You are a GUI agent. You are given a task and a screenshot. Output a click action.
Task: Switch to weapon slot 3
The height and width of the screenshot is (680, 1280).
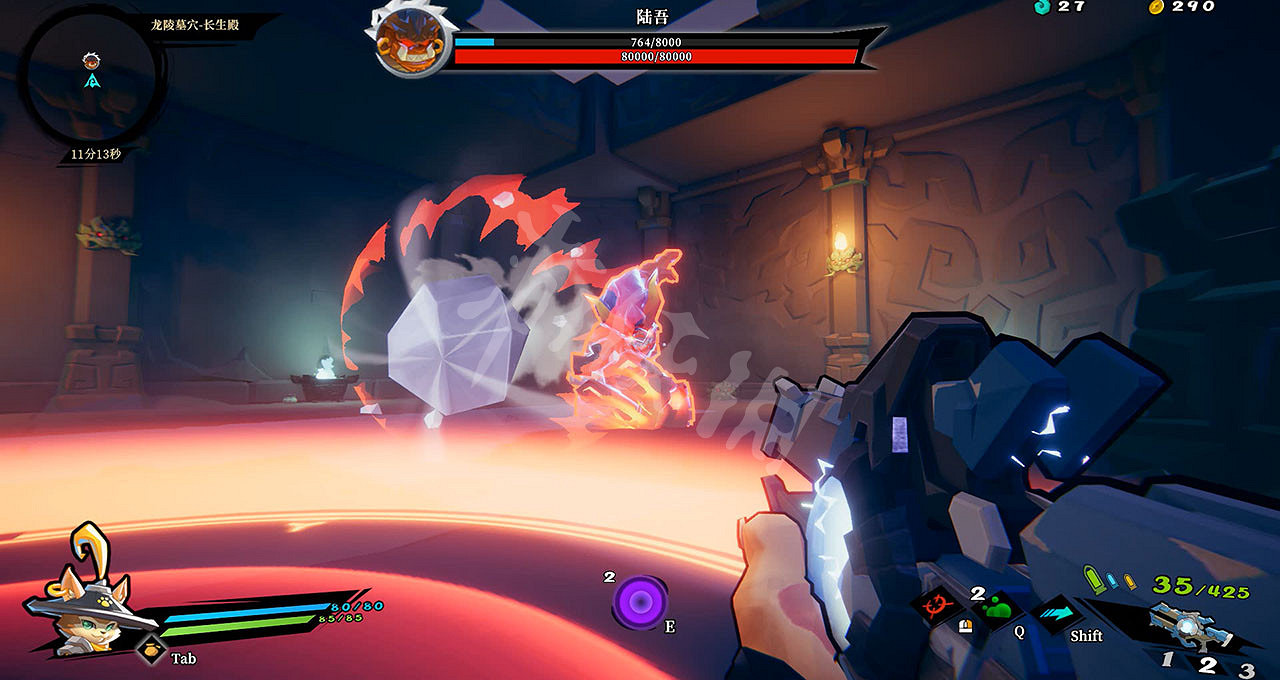click(x=1246, y=669)
